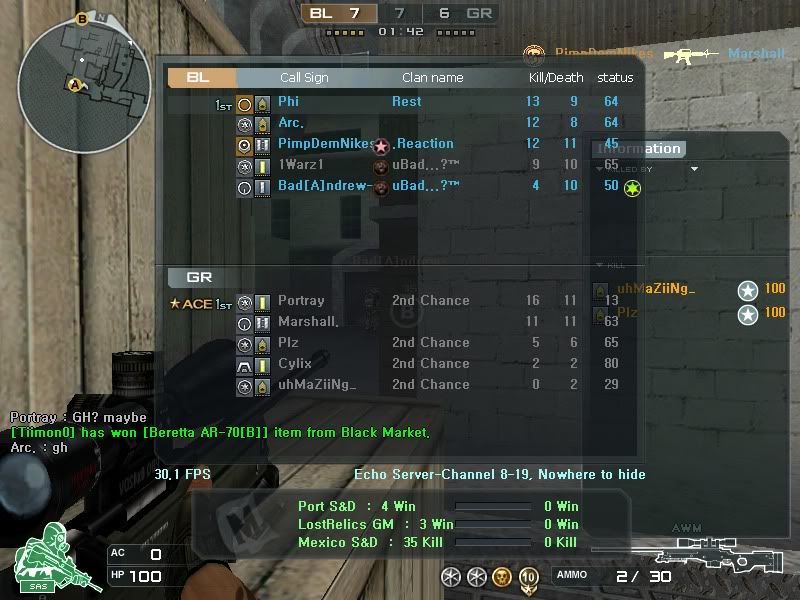This screenshot has width=800, height=600.
Task: Choose PimpDemNikes in the BL team list
Action: tap(326, 144)
